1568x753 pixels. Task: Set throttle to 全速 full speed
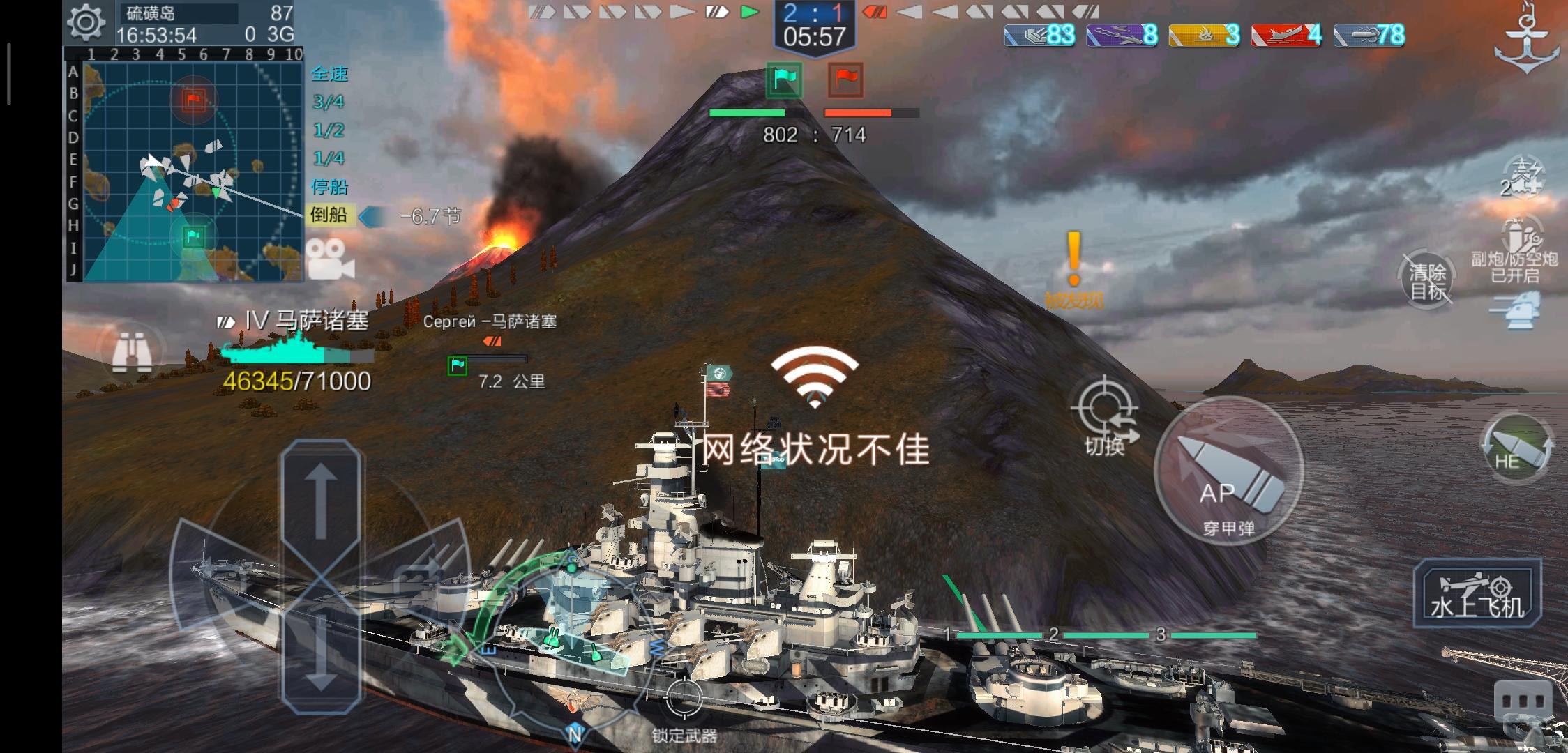point(329,75)
